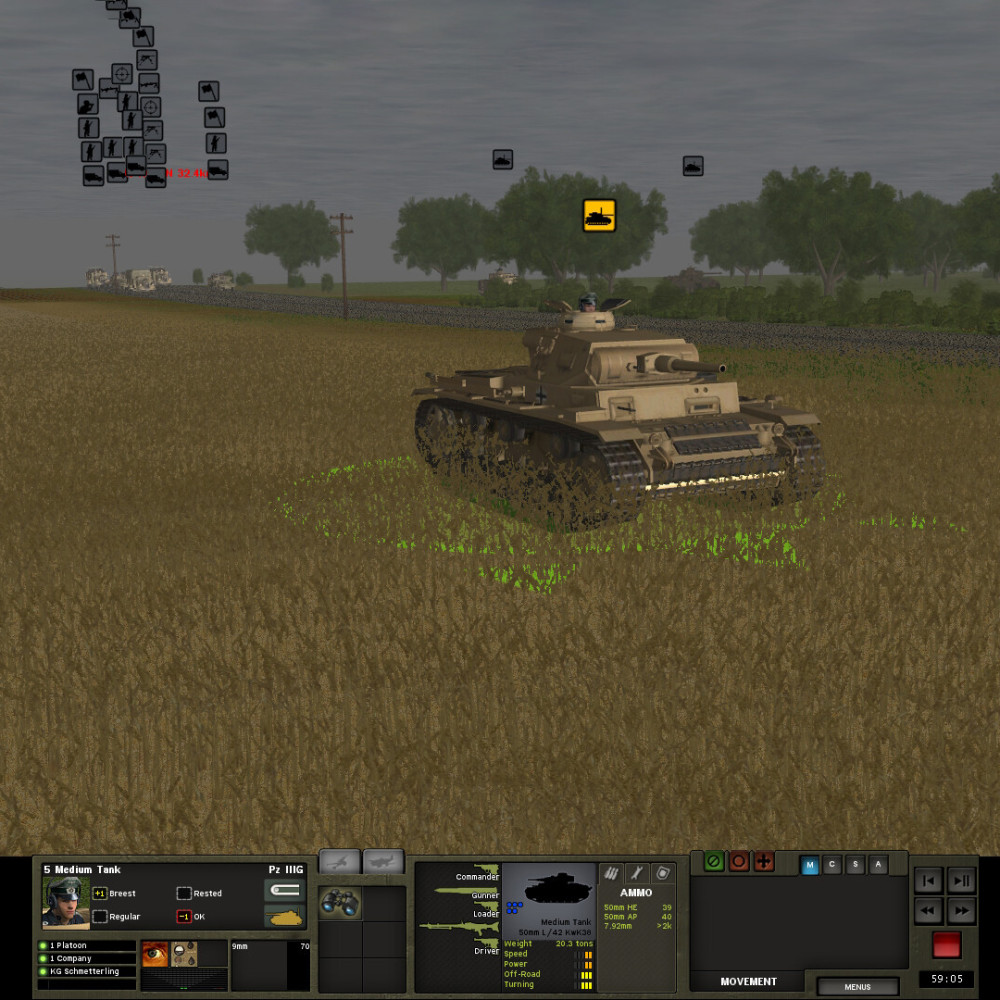Show the ammo panel tab

[609, 873]
